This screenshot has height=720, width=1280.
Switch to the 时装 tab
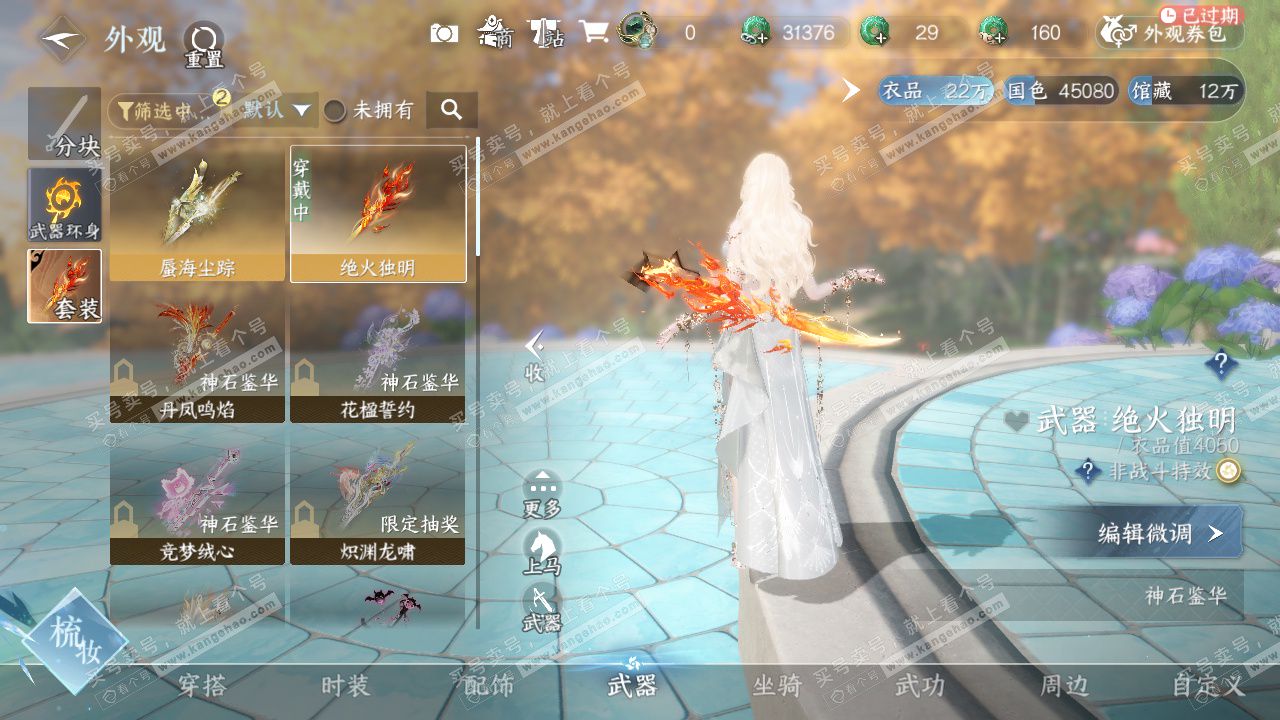pyautogui.click(x=345, y=685)
